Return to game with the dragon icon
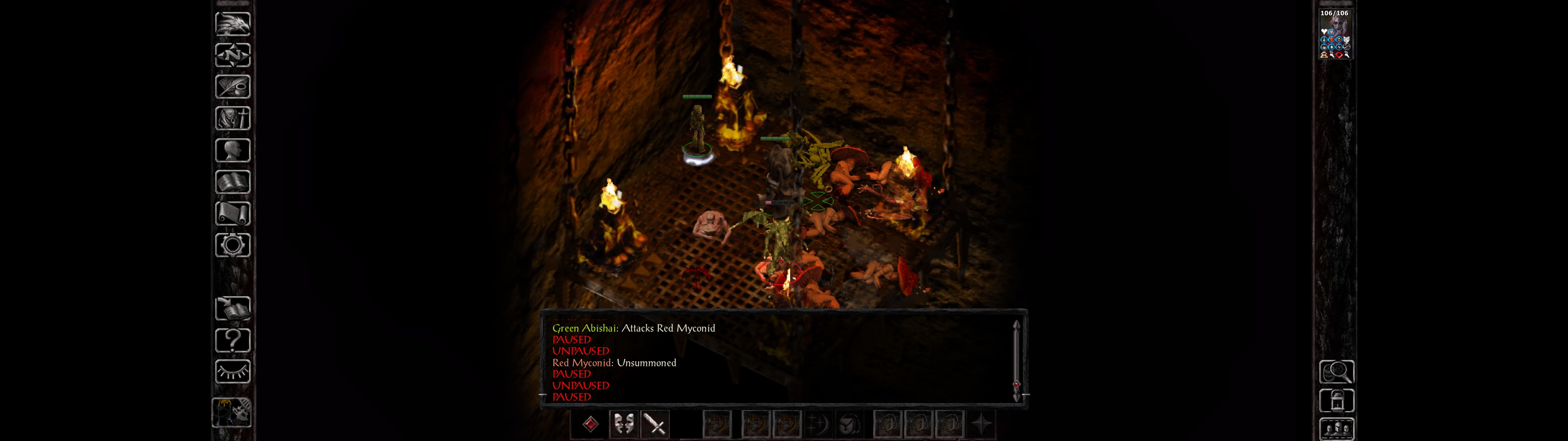1568x441 pixels. pos(232,24)
